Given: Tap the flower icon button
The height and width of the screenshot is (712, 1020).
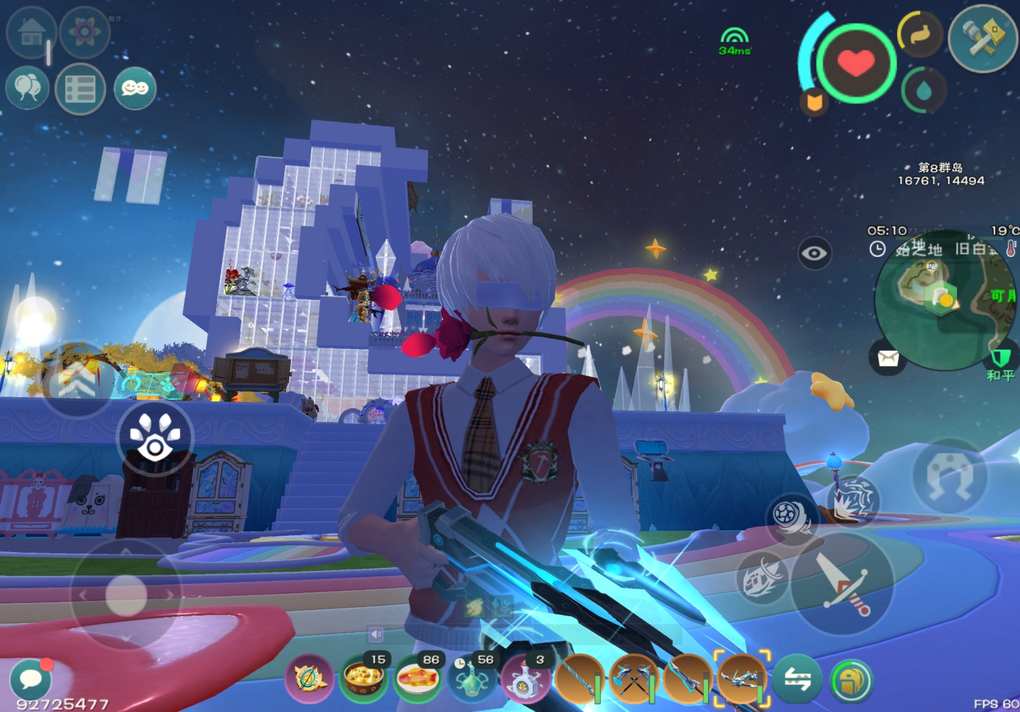Looking at the screenshot, I should click(85, 33).
